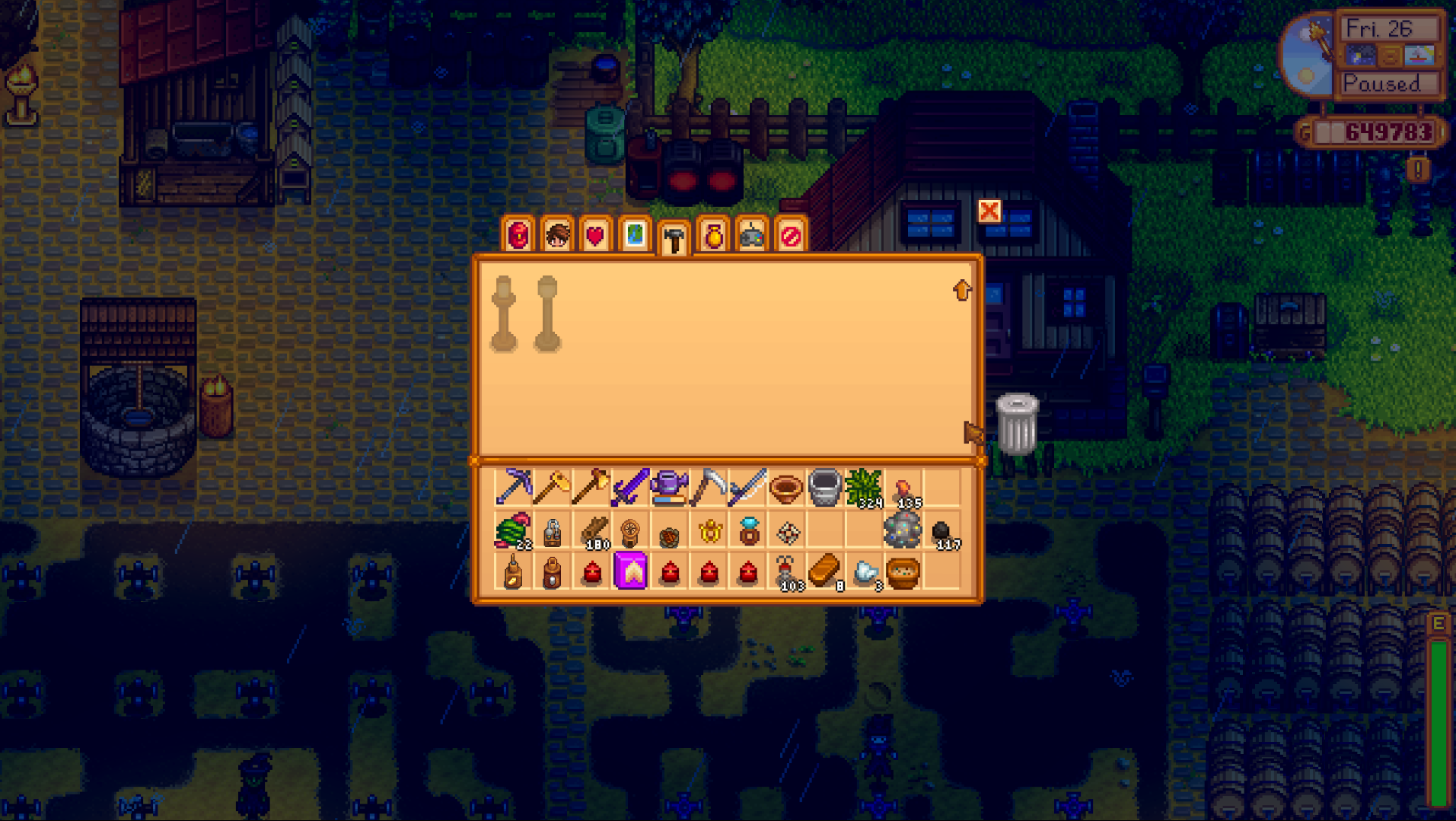
Task: Click the Paused clock display
Action: 1388,84
